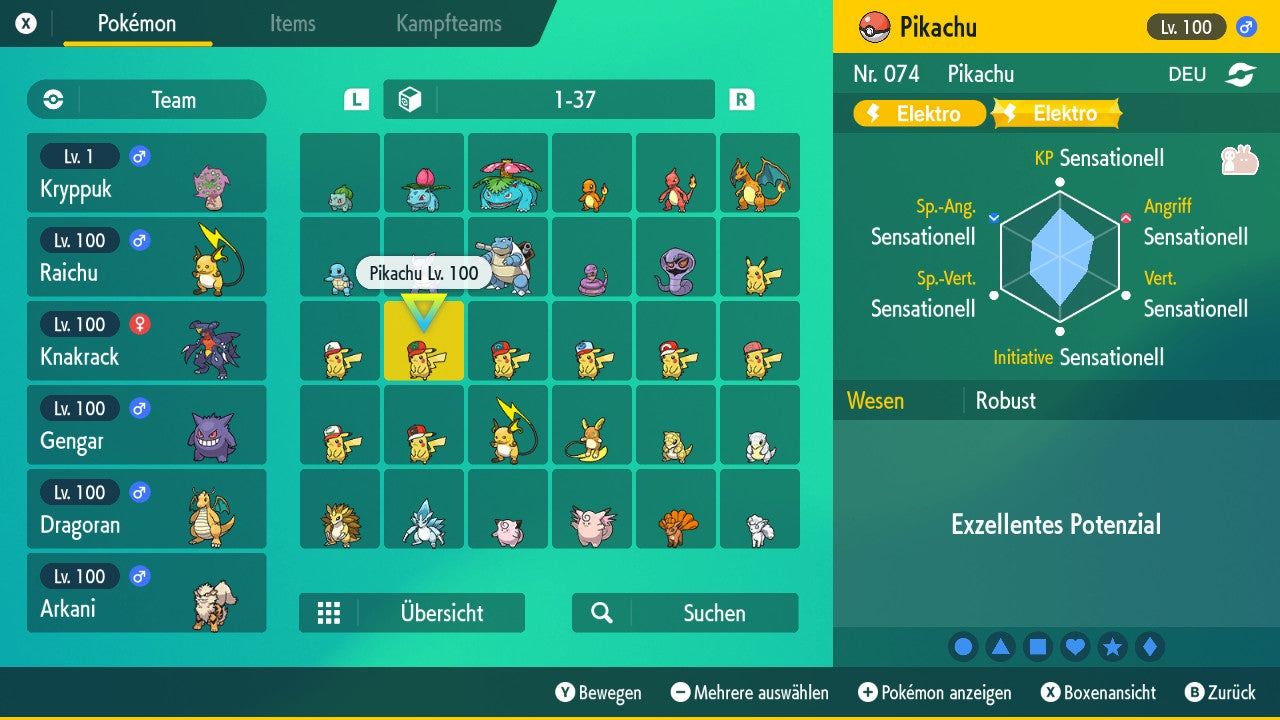The width and height of the screenshot is (1280, 720).
Task: Select Raichu in the team sidebar
Action: 146,257
